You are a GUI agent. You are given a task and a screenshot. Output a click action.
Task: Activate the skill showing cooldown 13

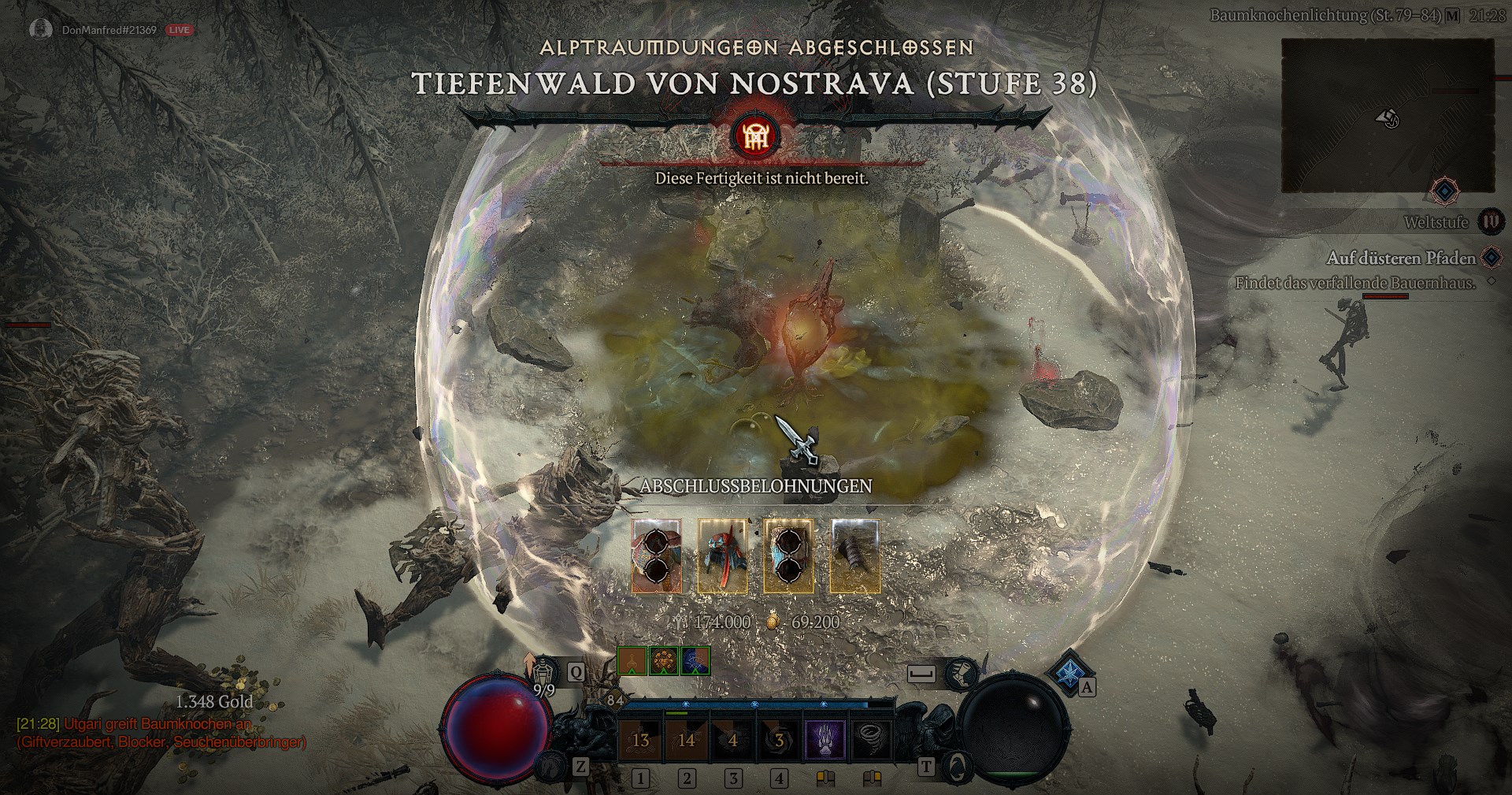click(640, 740)
